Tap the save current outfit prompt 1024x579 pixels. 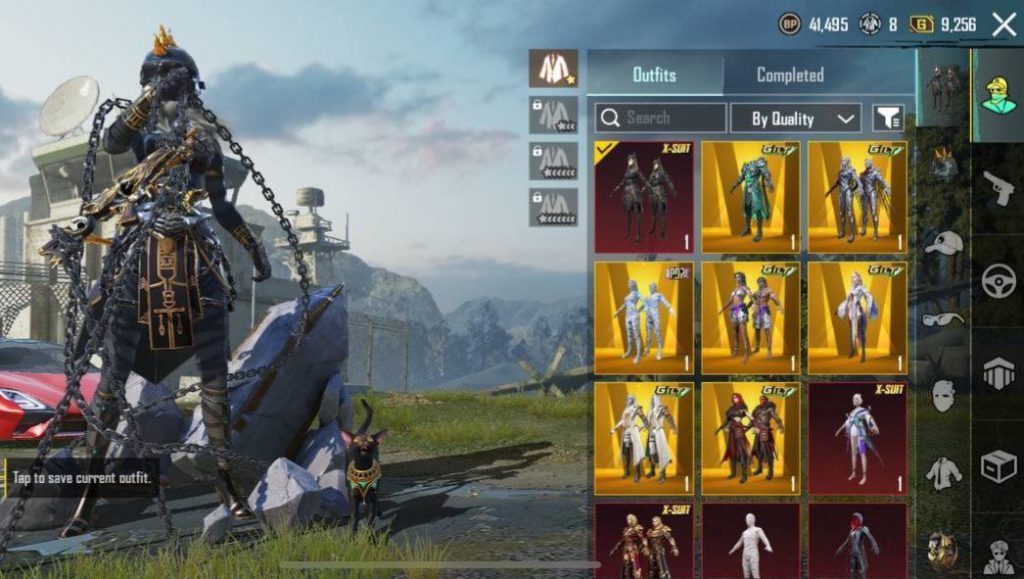point(83,478)
